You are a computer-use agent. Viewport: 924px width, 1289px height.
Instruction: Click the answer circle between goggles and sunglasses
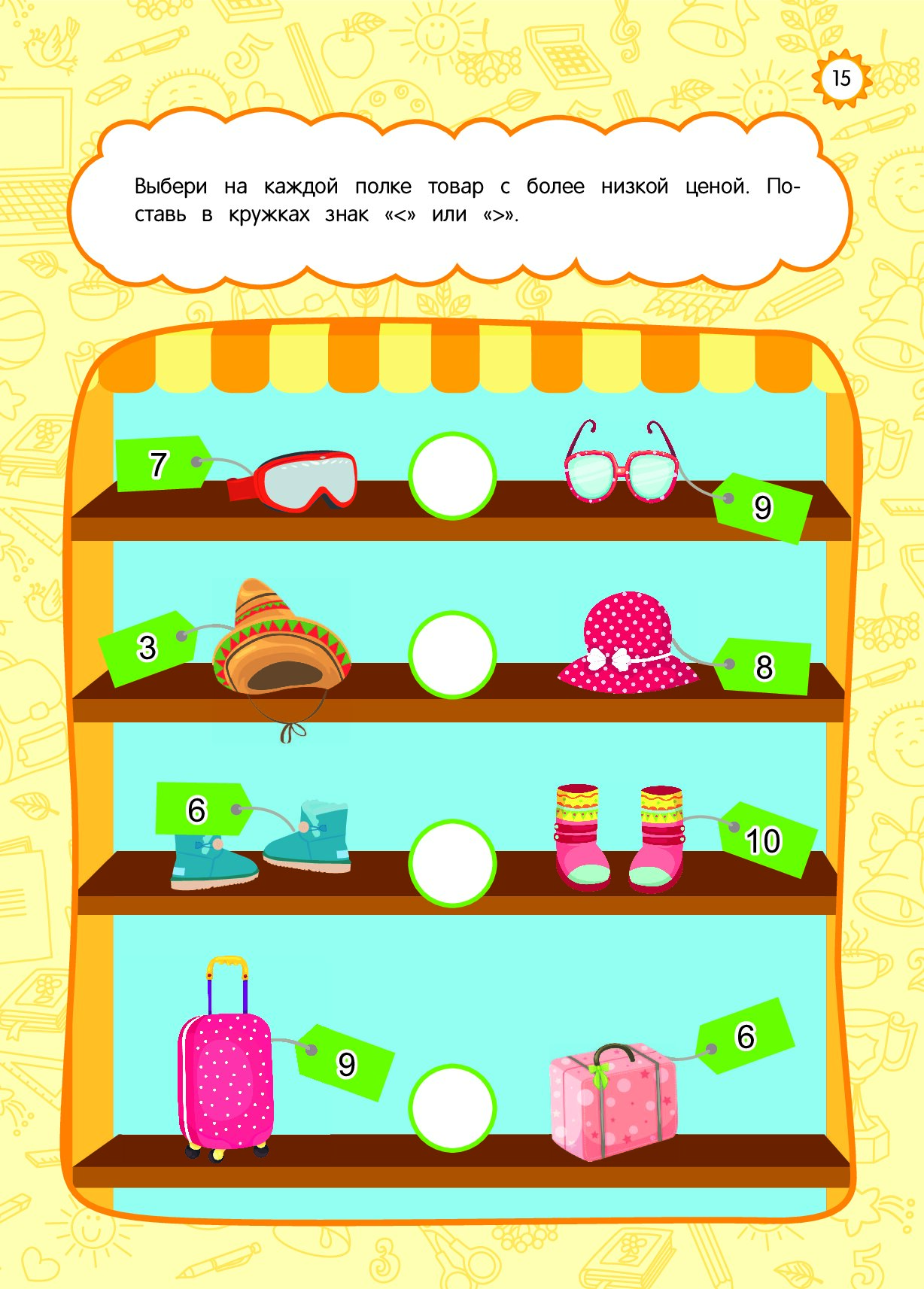point(452,476)
